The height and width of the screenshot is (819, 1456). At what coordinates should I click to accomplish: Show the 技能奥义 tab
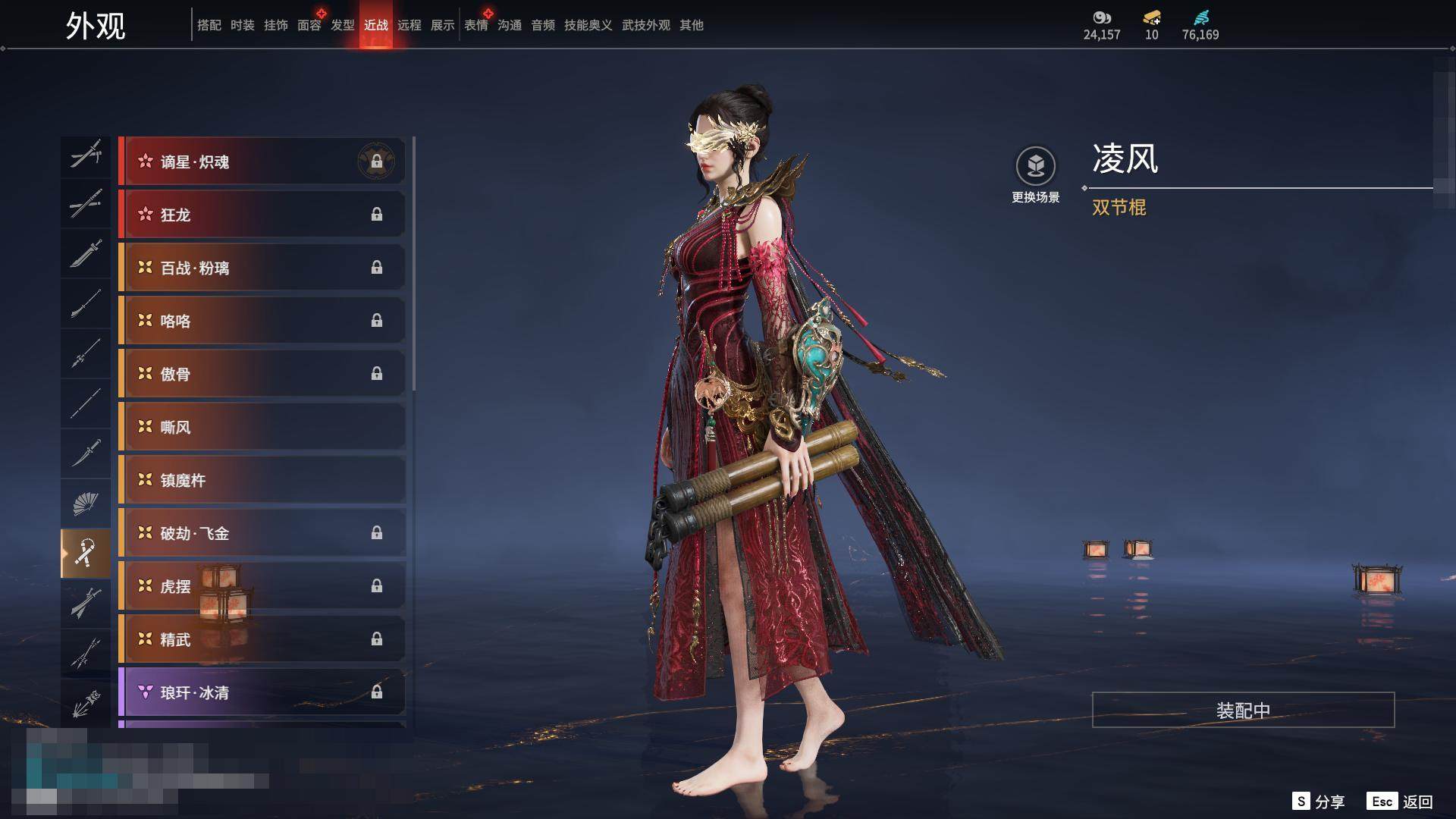(x=588, y=25)
